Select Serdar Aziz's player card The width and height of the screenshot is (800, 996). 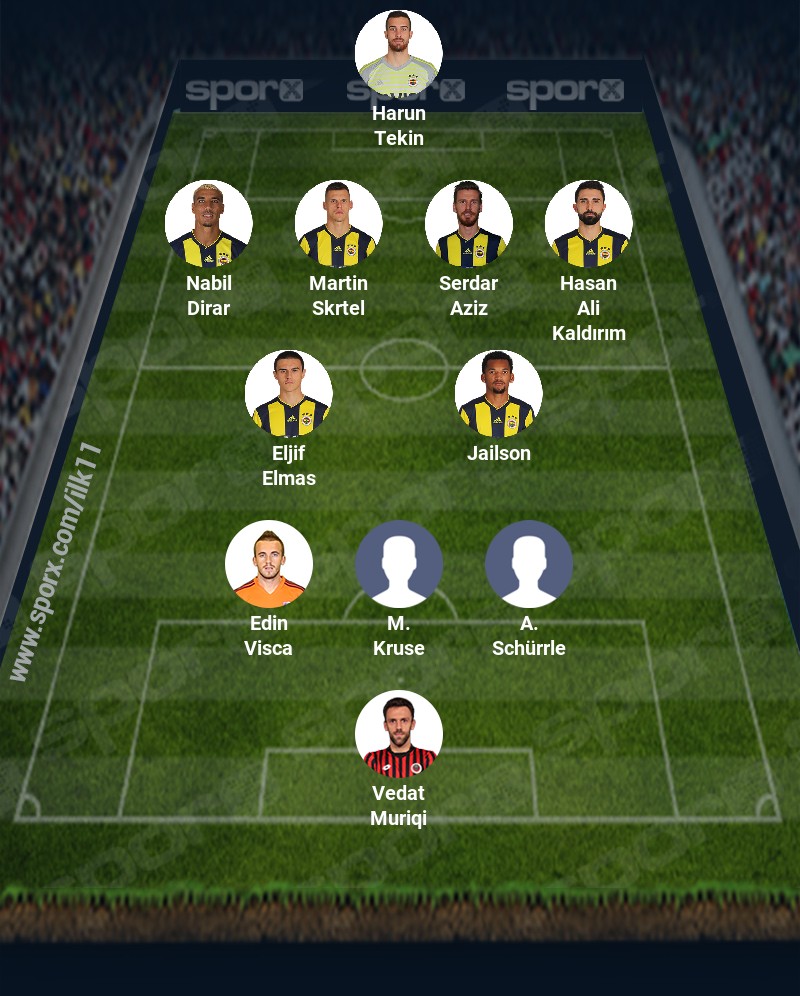pyautogui.click(x=469, y=224)
